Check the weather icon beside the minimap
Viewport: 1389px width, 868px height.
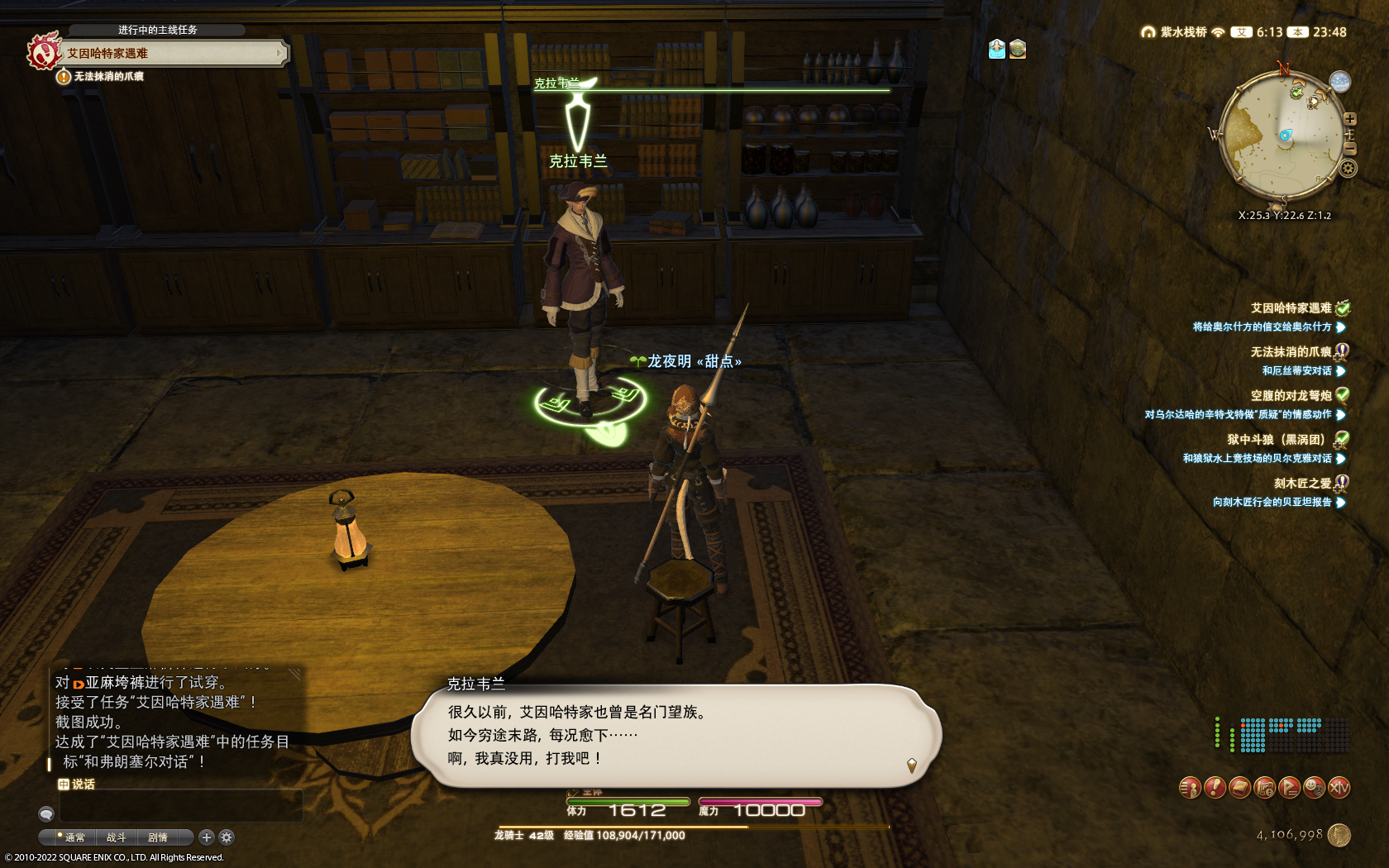click(x=1339, y=81)
